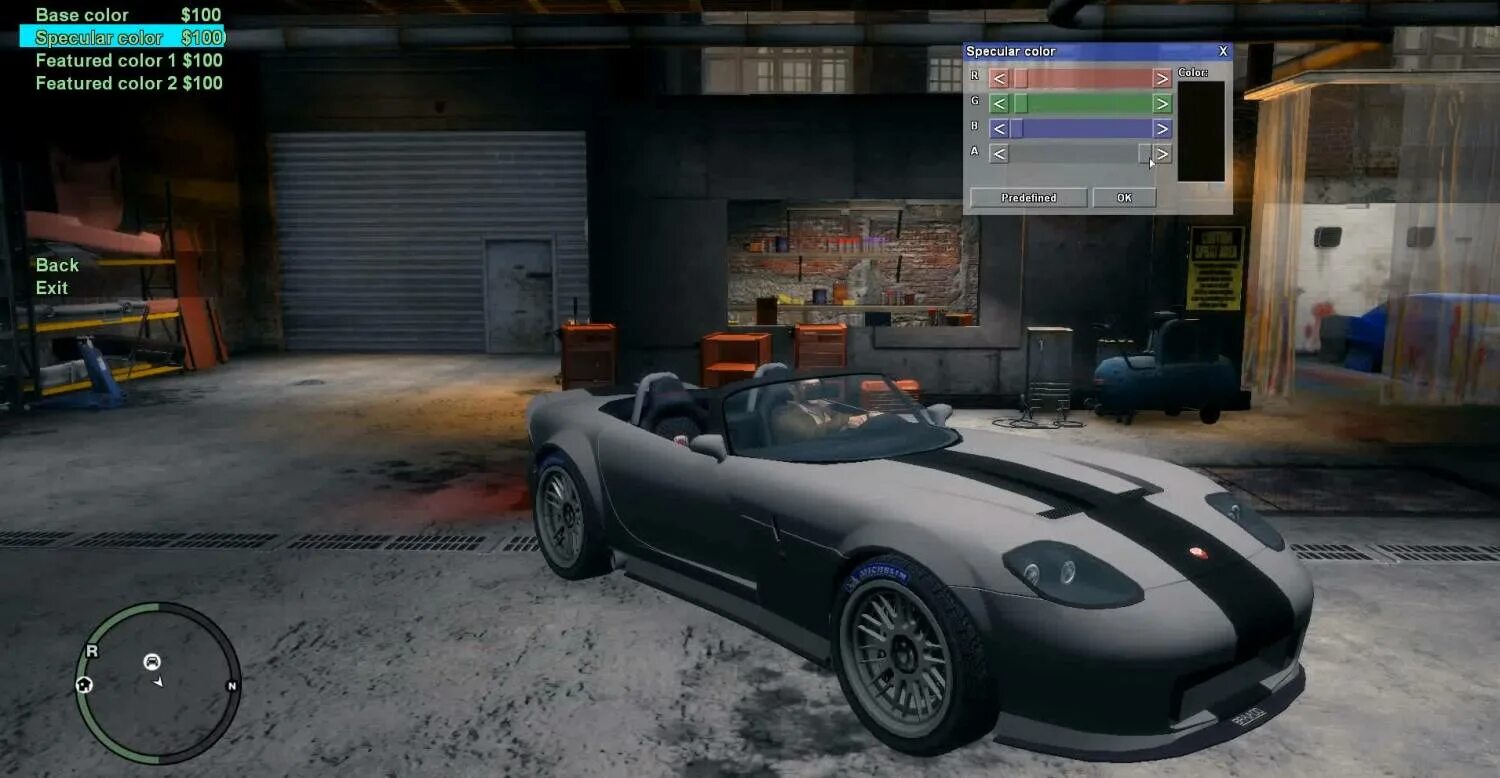This screenshot has height=778, width=1500.
Task: Confirm color choice with OK
Action: click(1124, 197)
